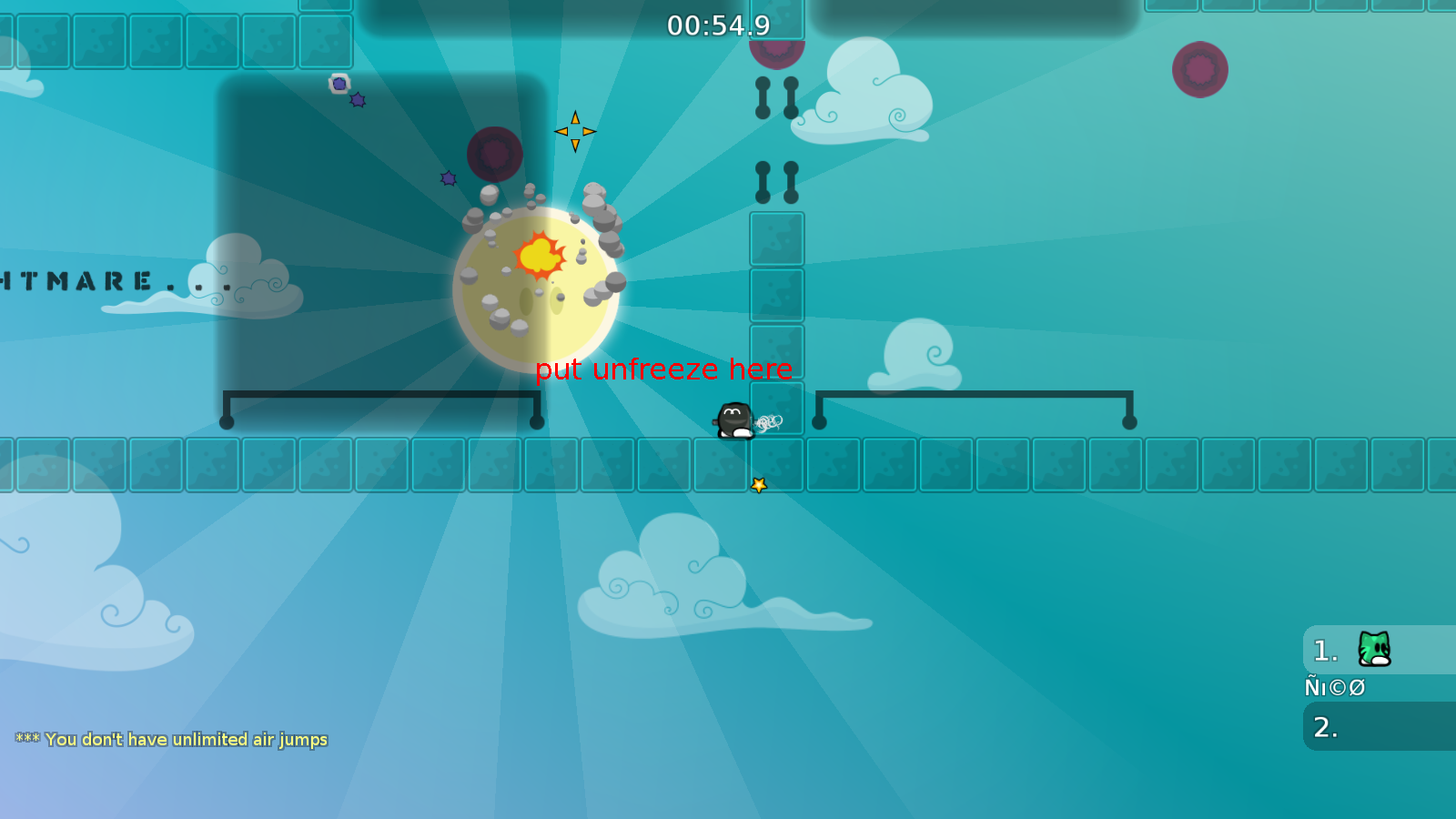Click the red 'put unfreeze here' text
Viewport: 1456px width, 819px height.
[x=664, y=369]
